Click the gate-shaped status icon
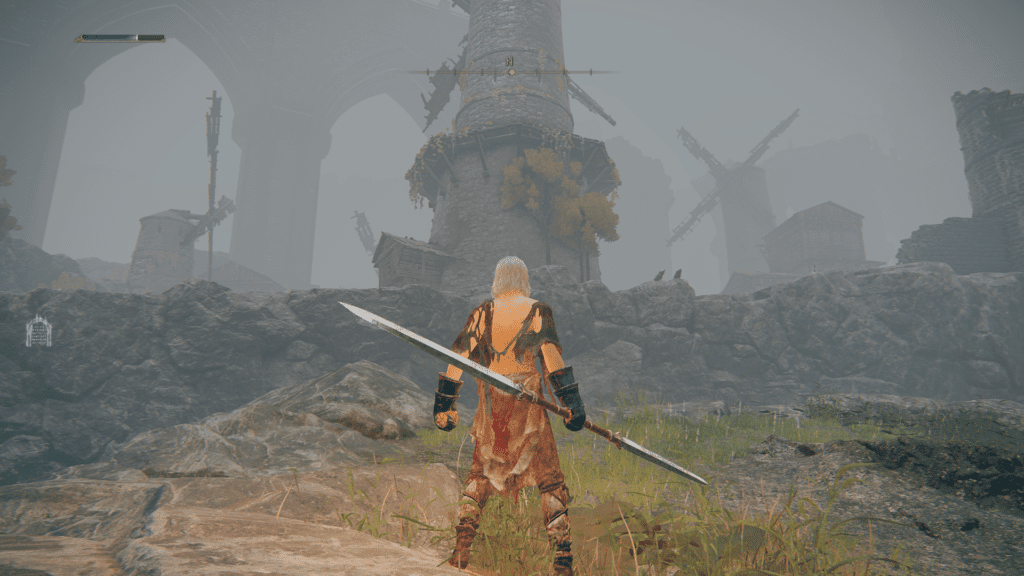Screen dimensions: 1024x576 coord(38,331)
